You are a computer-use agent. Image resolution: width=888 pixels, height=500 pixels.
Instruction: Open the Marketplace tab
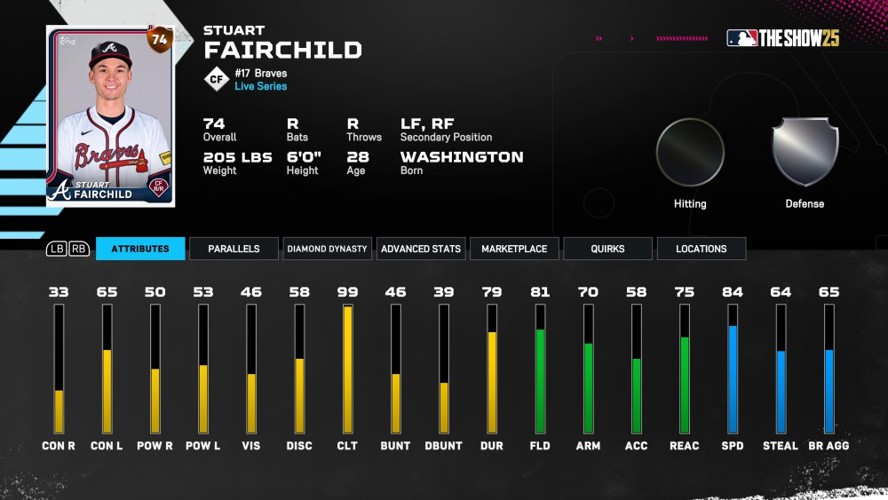coord(514,249)
